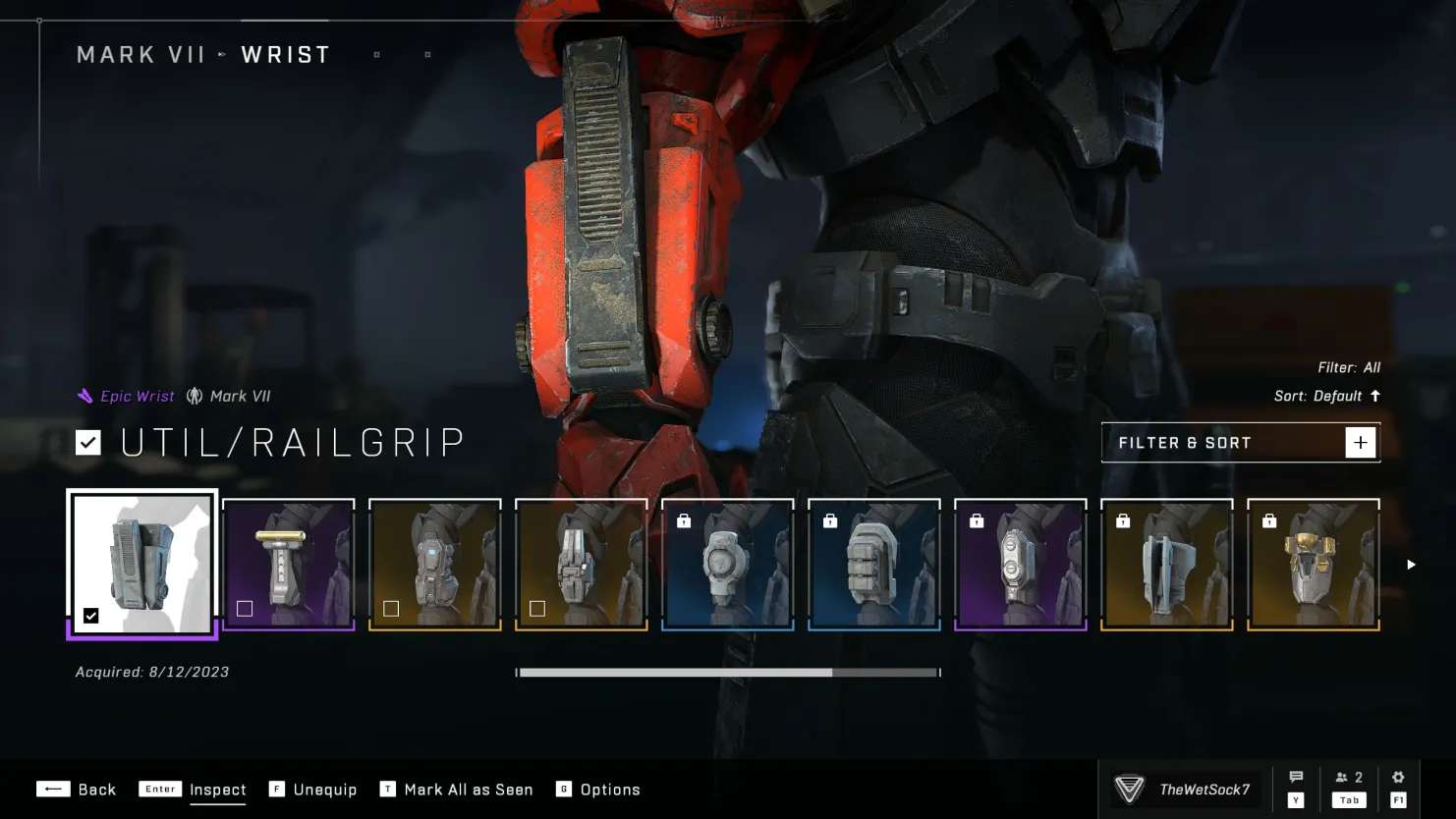
Task: Choose the locked purple tile with oval wrist unit
Action: [1021, 565]
